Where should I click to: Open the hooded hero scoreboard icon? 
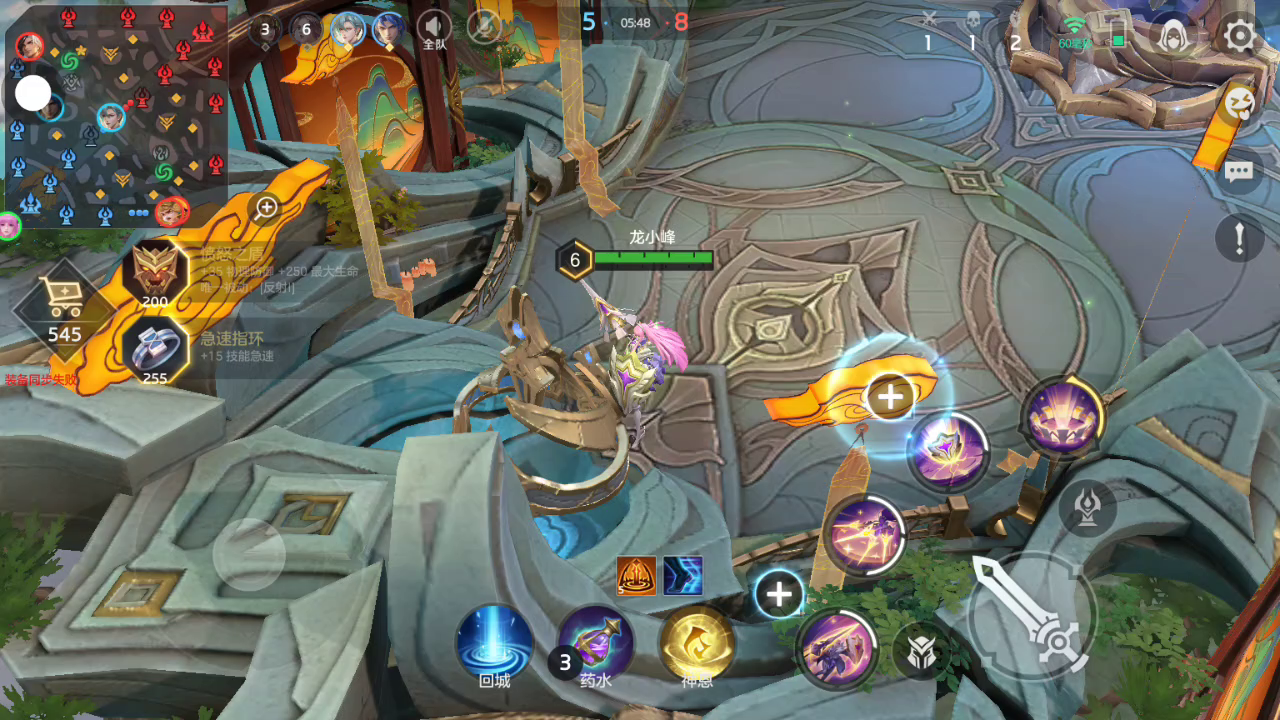tap(1176, 37)
